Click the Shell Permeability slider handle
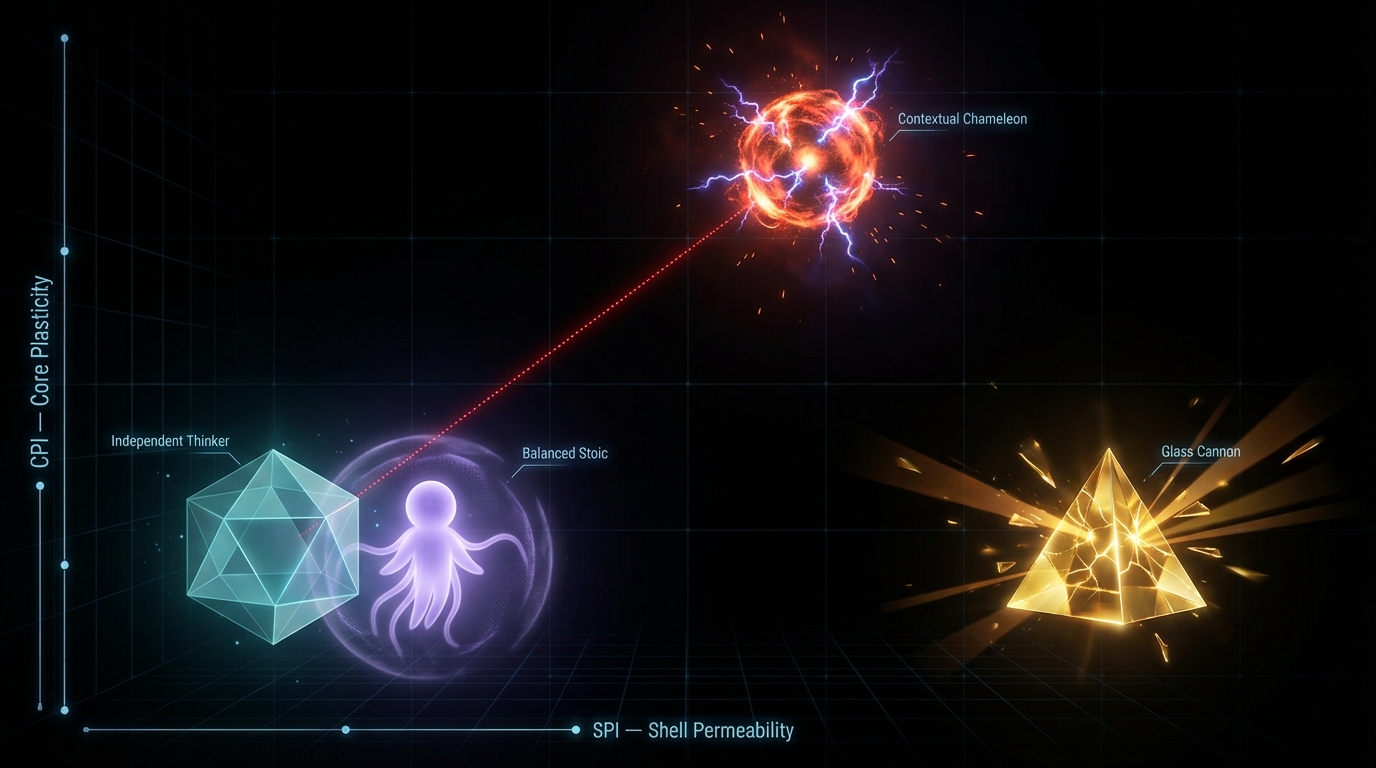Screen dimensions: 1376x768 coord(345,730)
